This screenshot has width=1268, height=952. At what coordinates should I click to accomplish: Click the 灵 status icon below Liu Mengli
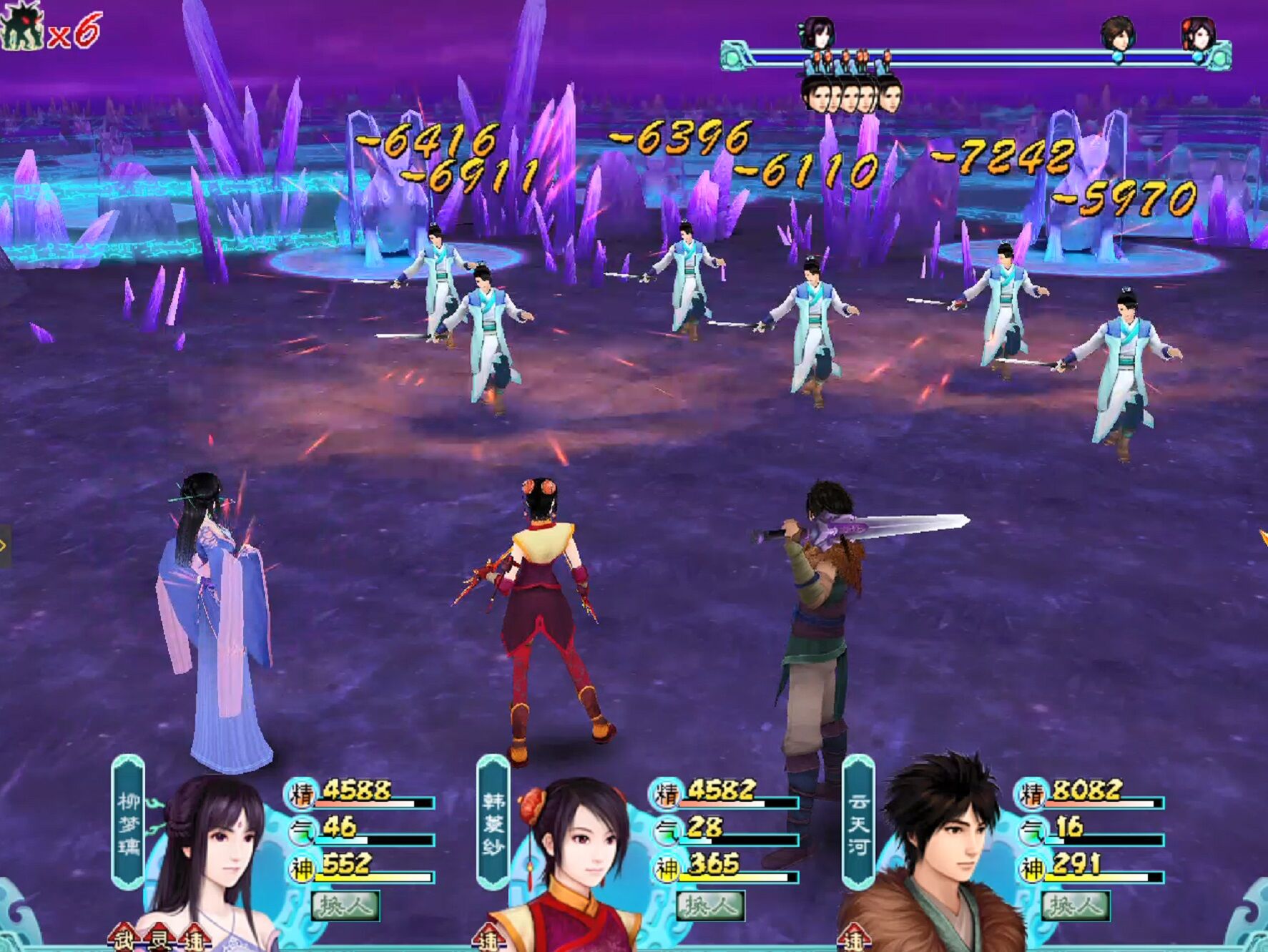pos(159,939)
